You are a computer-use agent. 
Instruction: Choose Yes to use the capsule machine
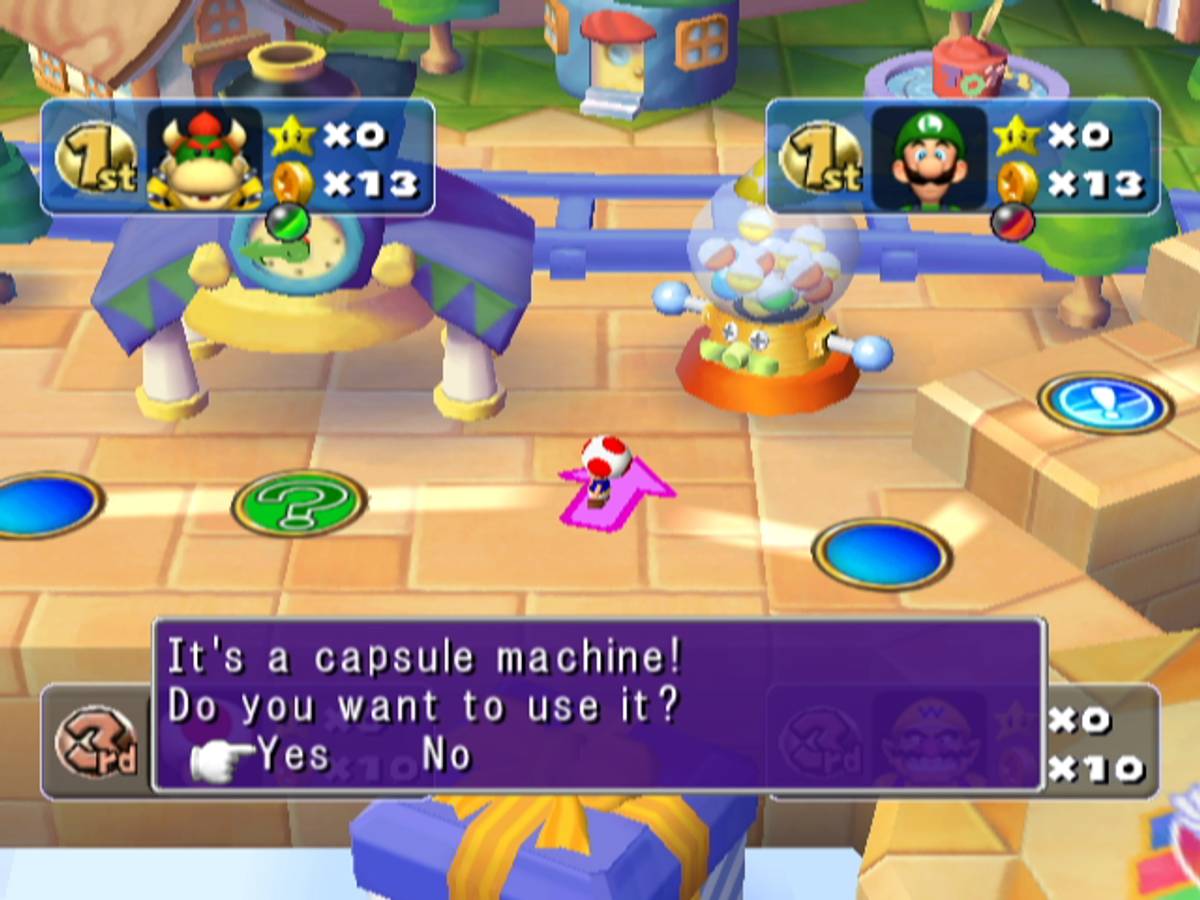pyautogui.click(x=293, y=755)
